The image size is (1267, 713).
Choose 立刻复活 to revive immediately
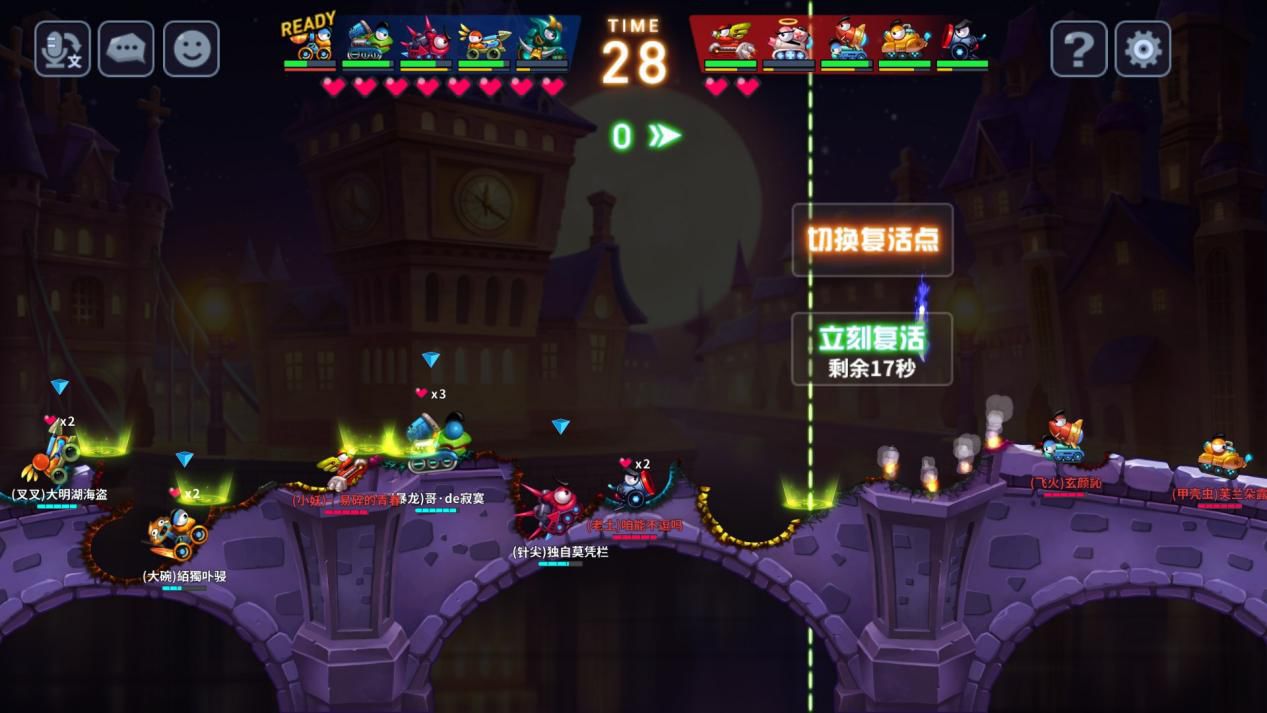(872, 348)
